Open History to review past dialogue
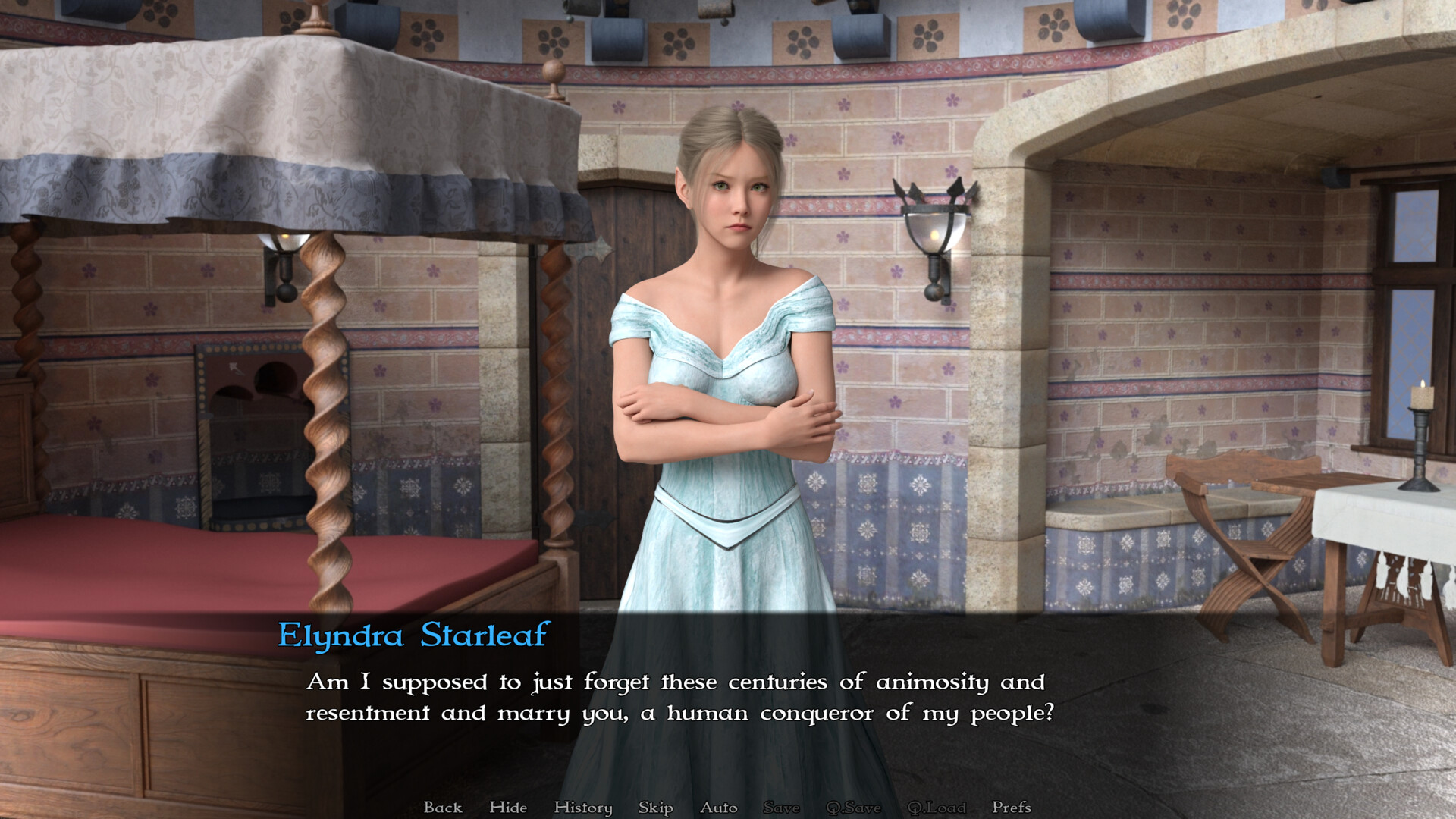The height and width of the screenshot is (819, 1456). click(583, 808)
